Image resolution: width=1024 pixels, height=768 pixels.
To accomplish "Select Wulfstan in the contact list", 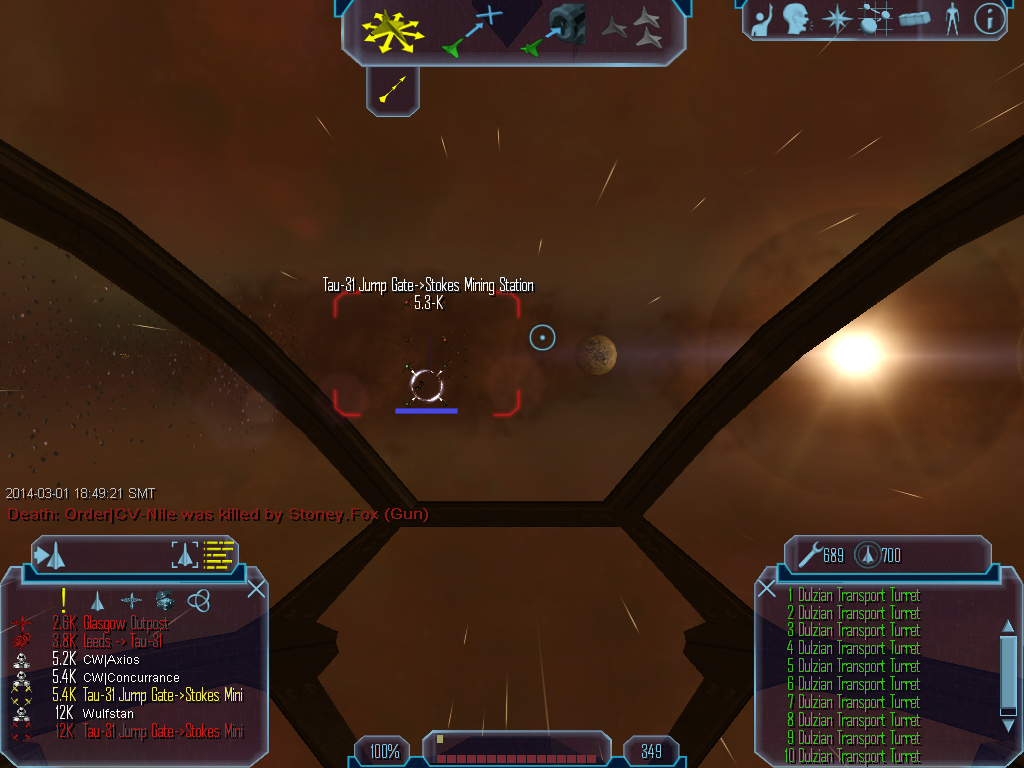I will point(108,713).
